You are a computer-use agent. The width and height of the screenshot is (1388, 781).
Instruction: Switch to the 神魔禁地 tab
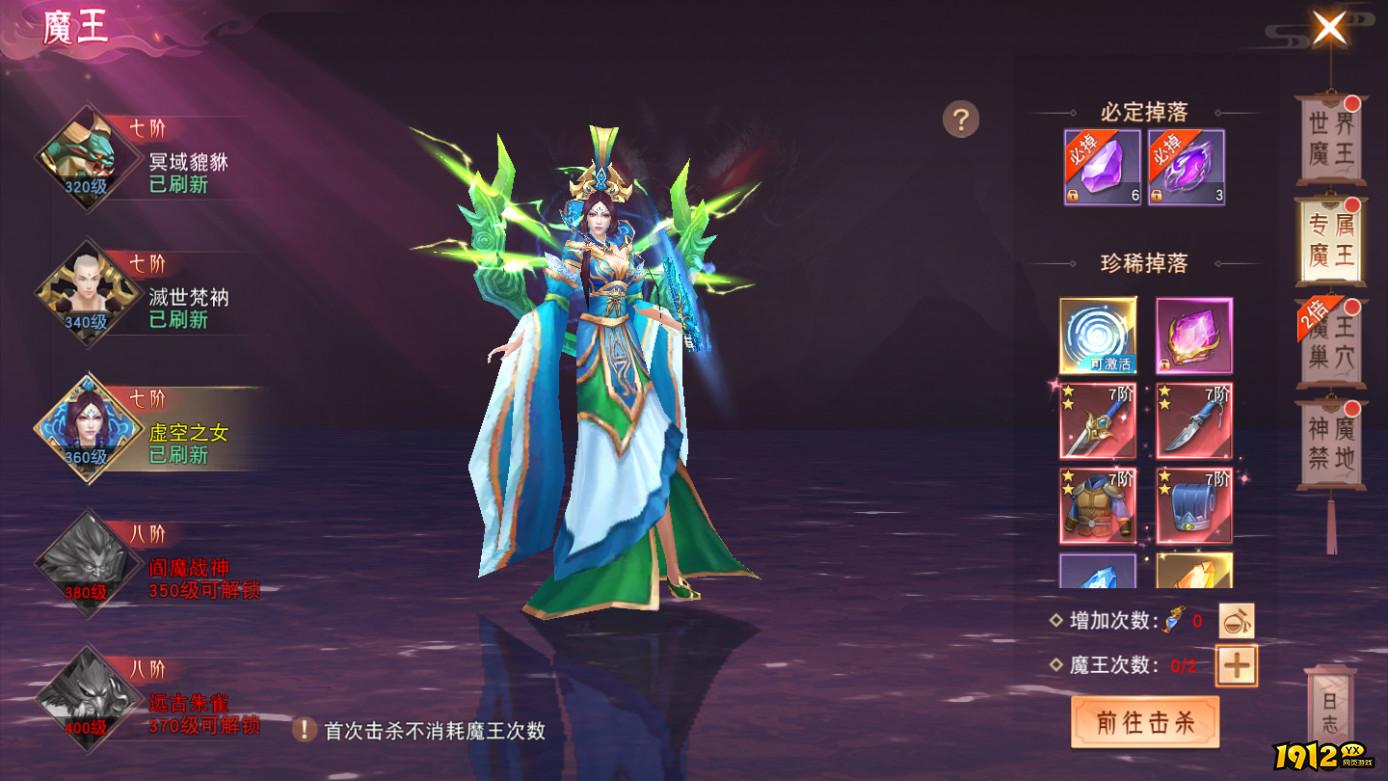[x=1330, y=441]
